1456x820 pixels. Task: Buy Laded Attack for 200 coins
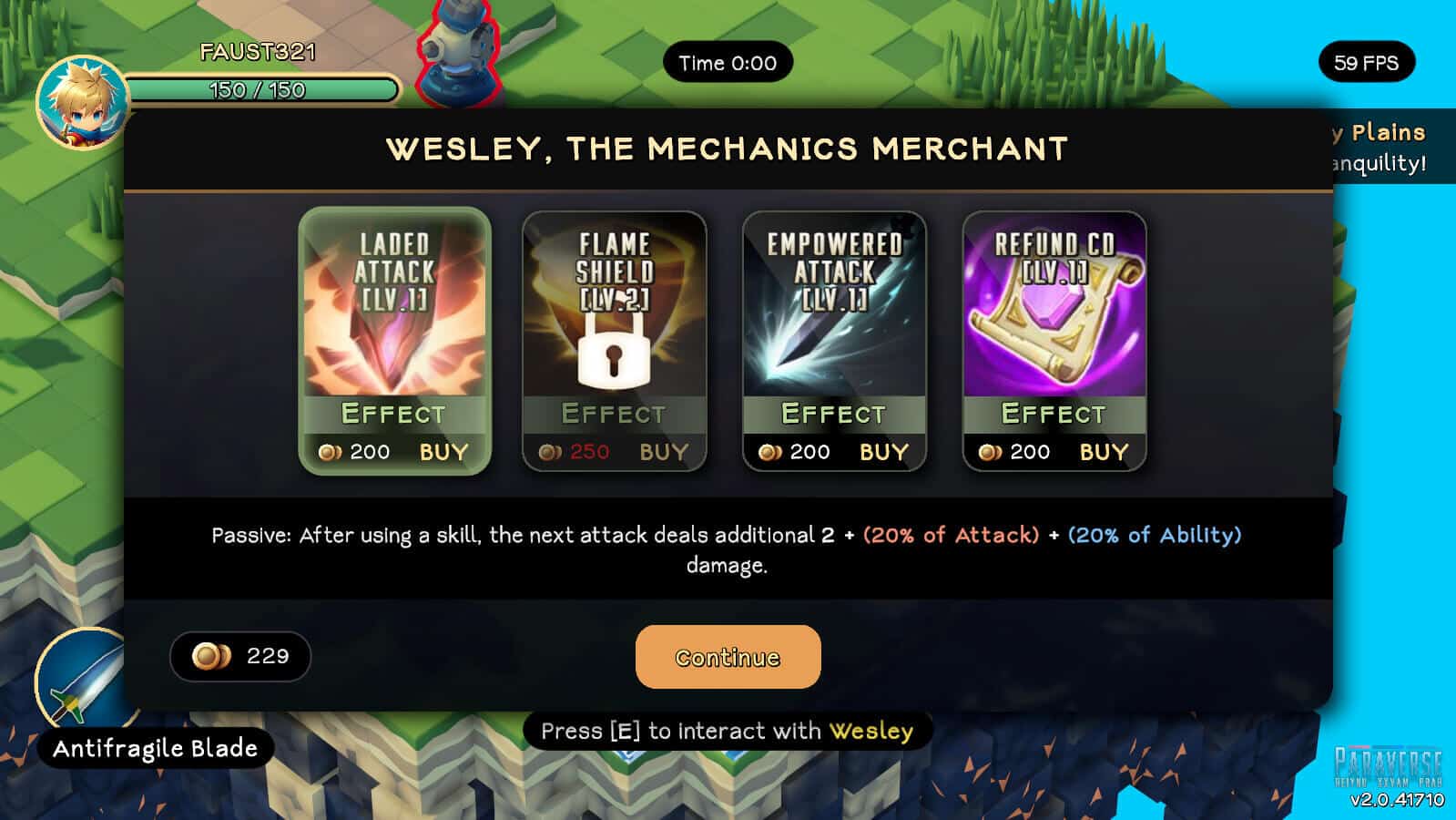pos(443,452)
